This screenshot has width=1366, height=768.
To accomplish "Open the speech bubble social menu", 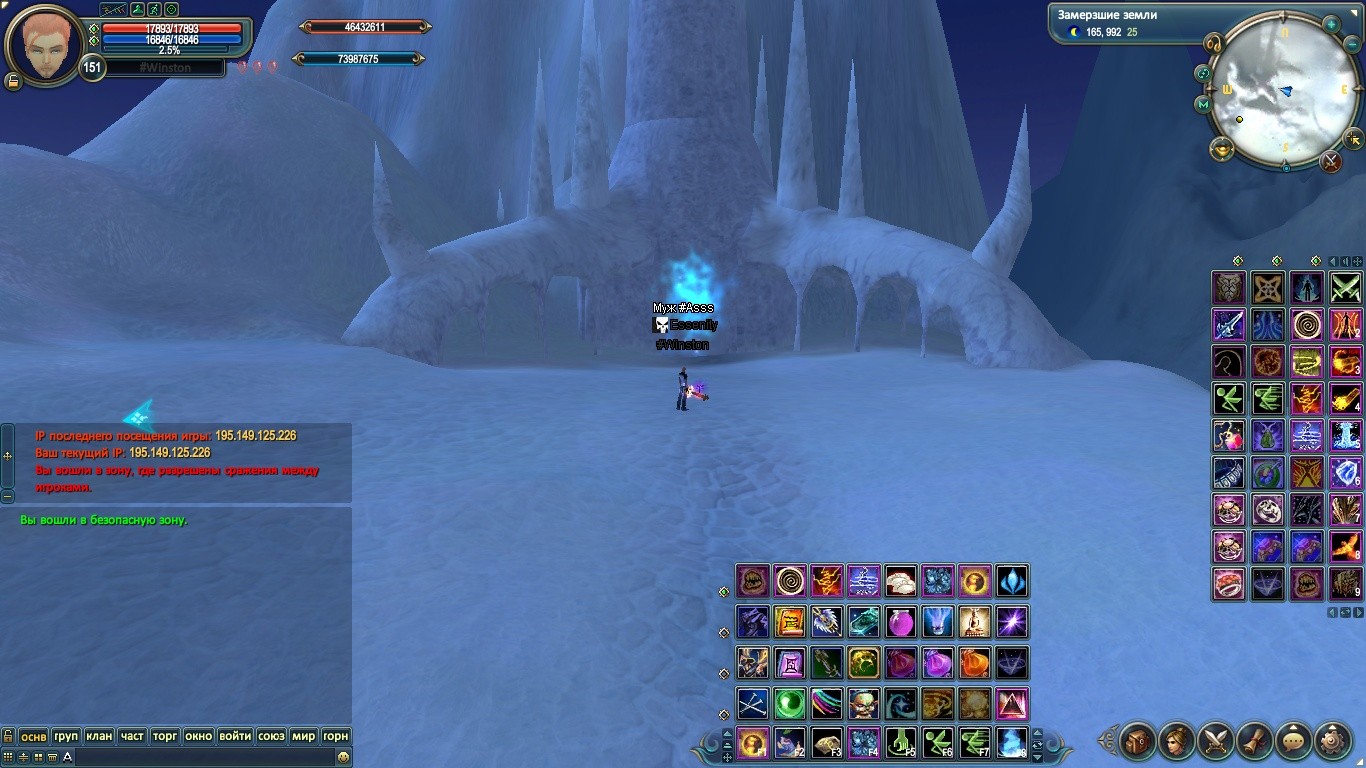I will pos(1294,742).
